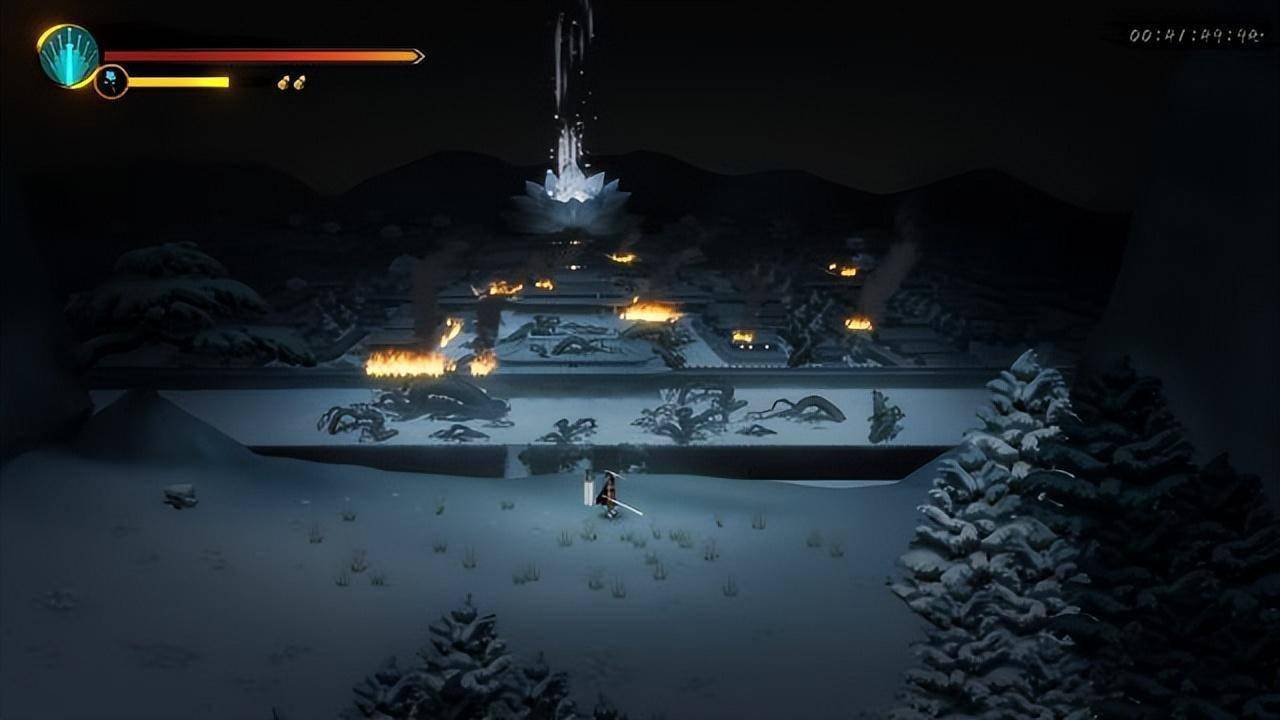This screenshot has width=1280, height=720.
Task: Select the blue flower item icon
Action: 111,81
